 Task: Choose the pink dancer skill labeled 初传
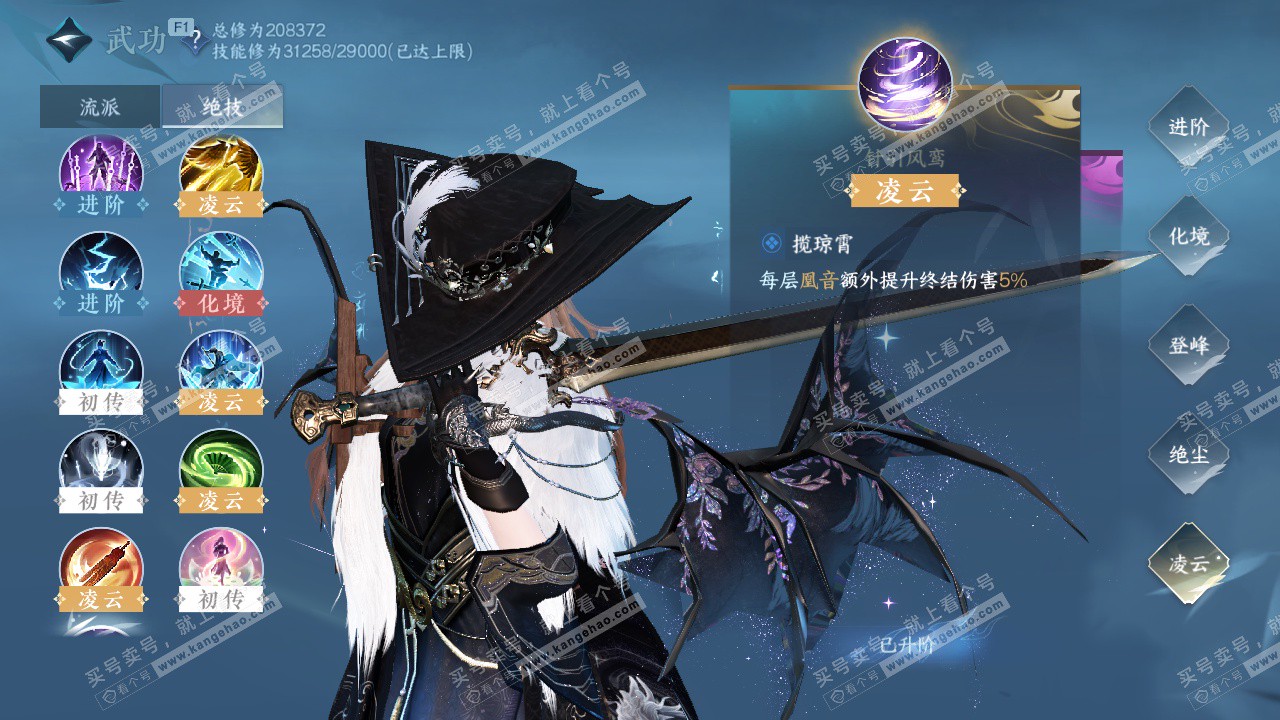click(x=221, y=563)
